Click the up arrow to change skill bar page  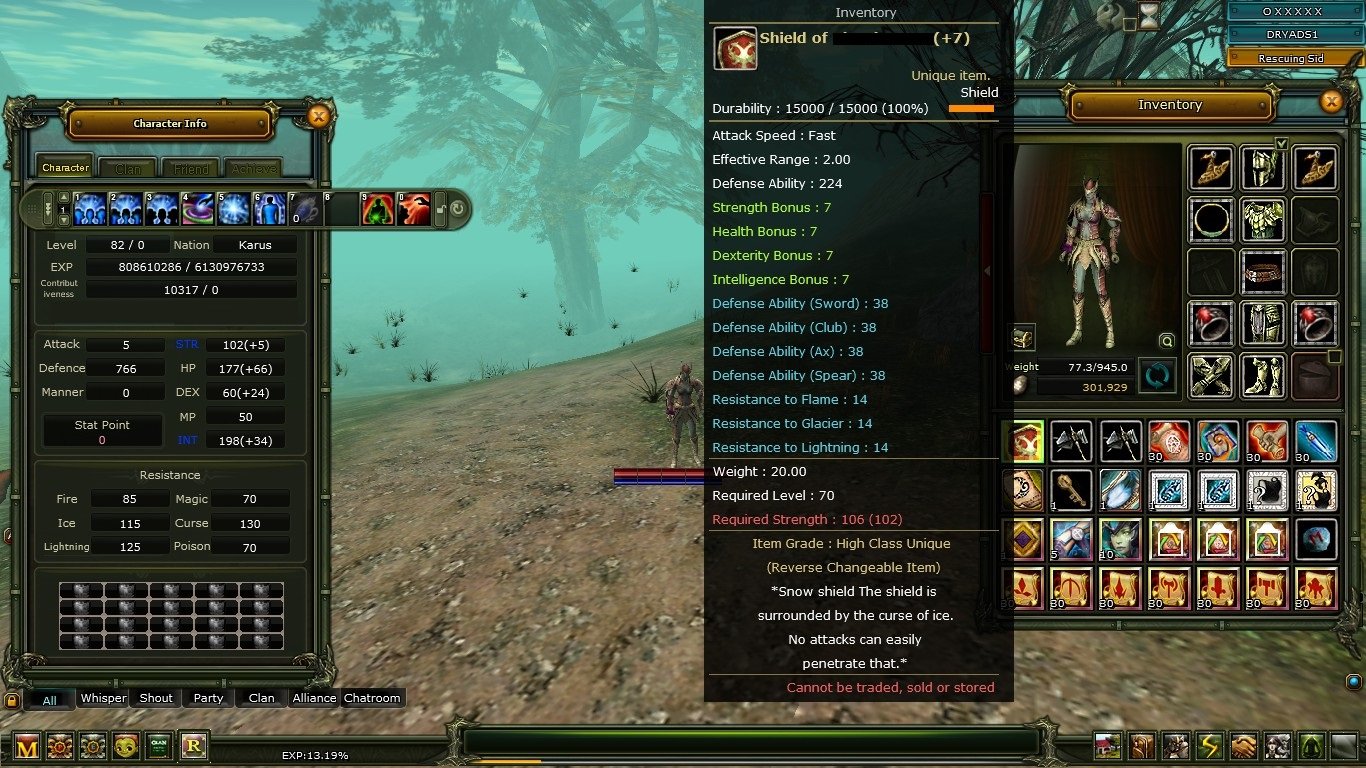[63, 196]
